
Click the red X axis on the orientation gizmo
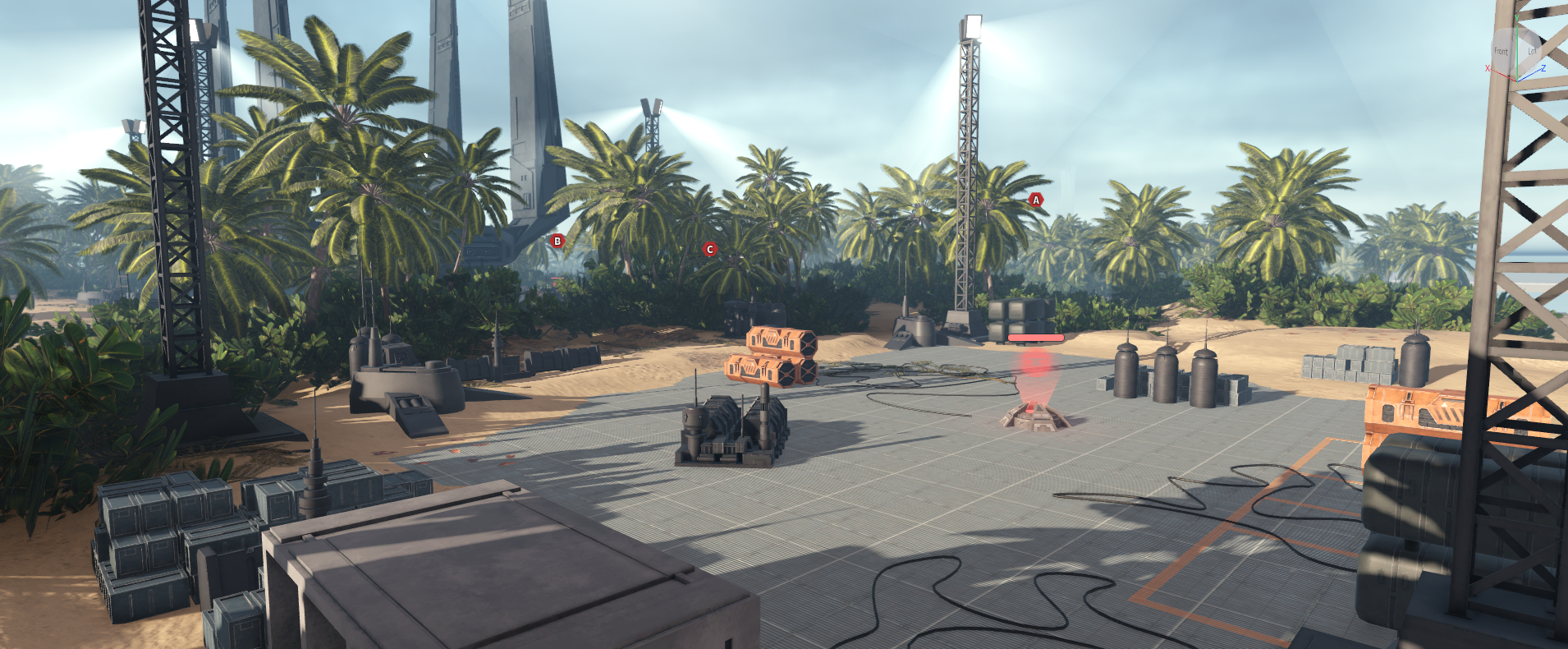tap(1488, 68)
